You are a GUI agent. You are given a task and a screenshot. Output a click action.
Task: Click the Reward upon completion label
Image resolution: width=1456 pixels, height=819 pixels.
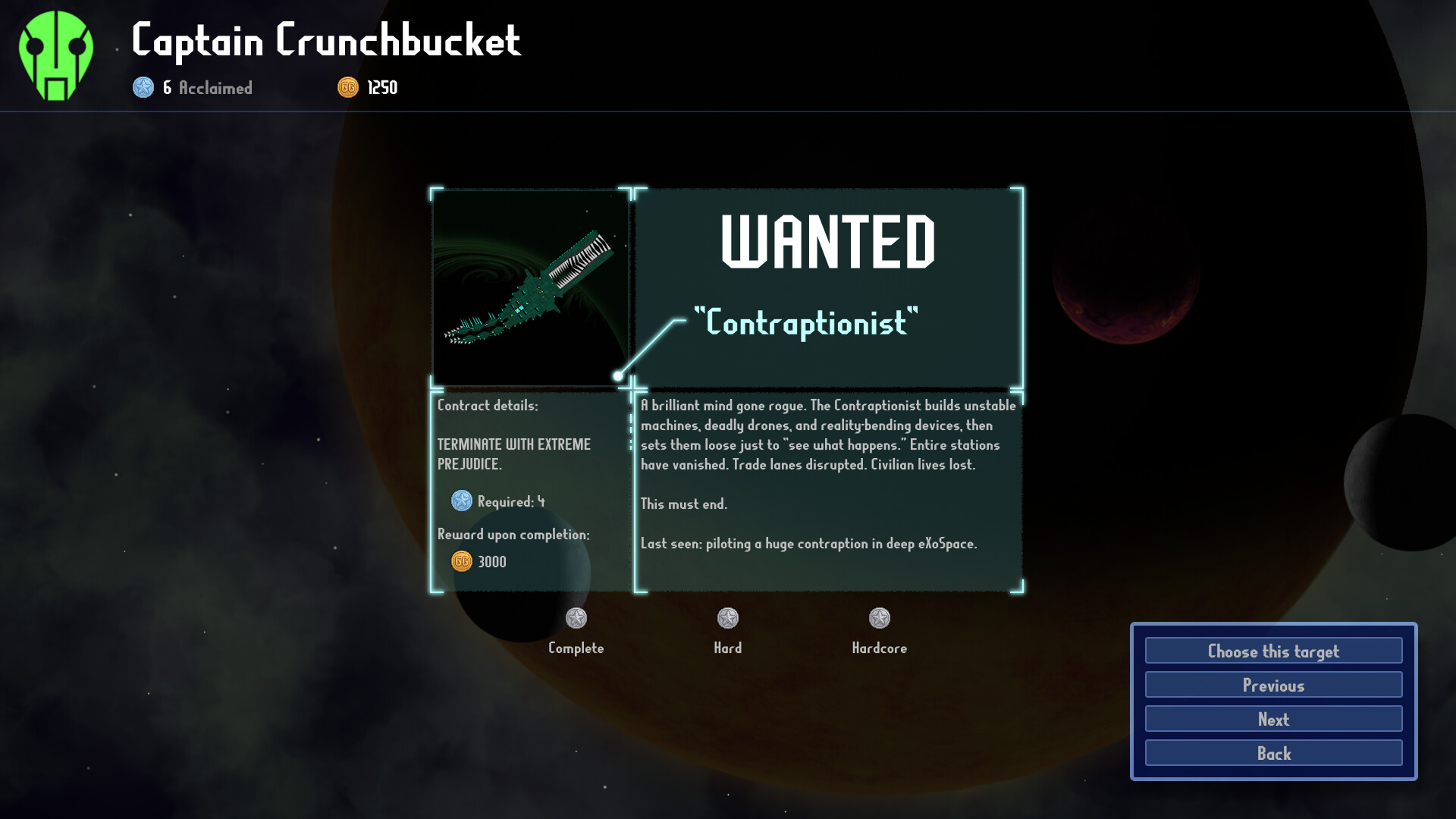(x=516, y=534)
